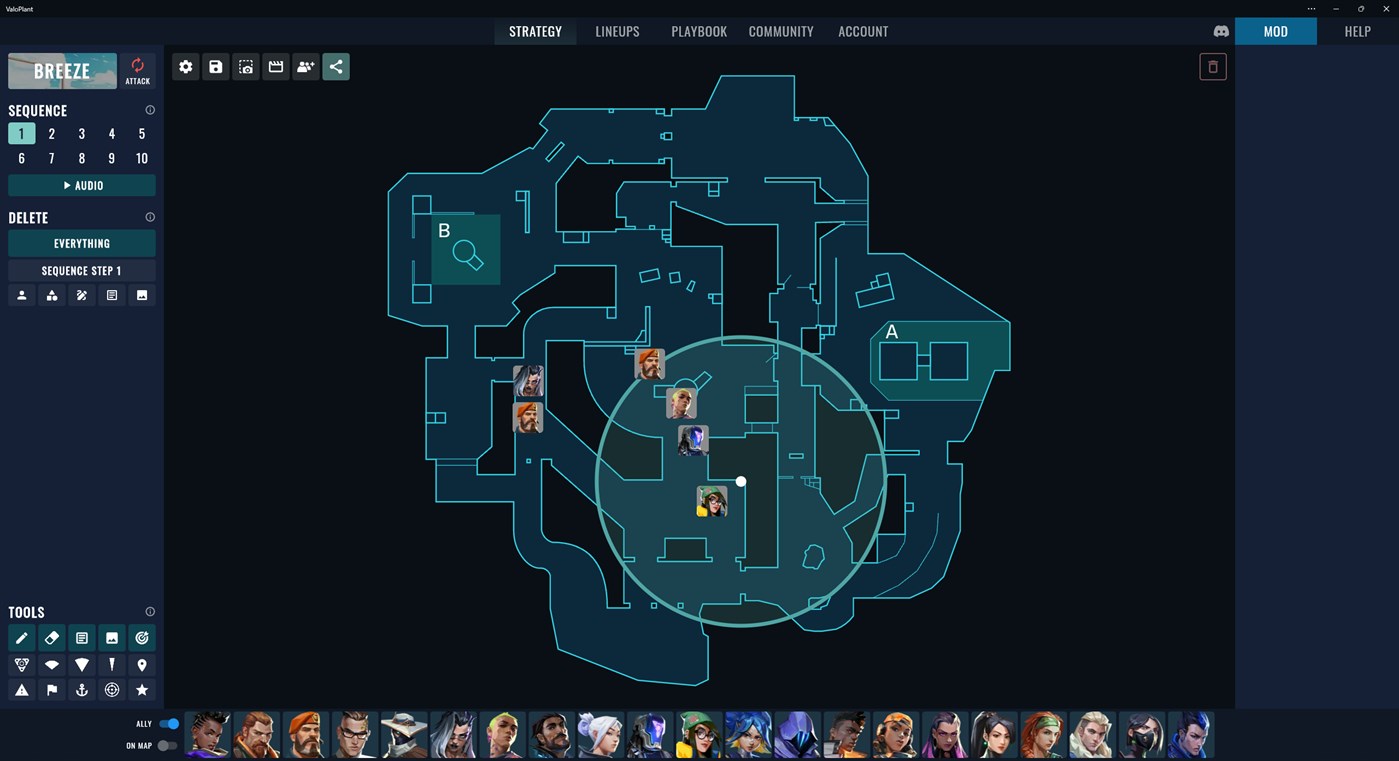The image size is (1399, 761).
Task: Switch to the LINEUPS tab
Action: (x=617, y=31)
